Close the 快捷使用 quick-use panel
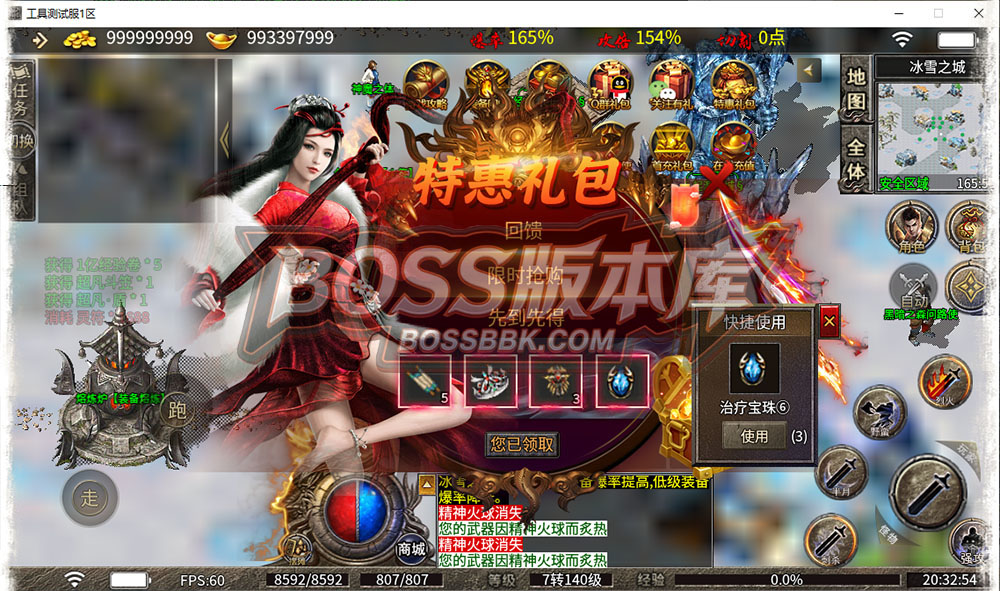The height and width of the screenshot is (591, 1000). pos(829,322)
